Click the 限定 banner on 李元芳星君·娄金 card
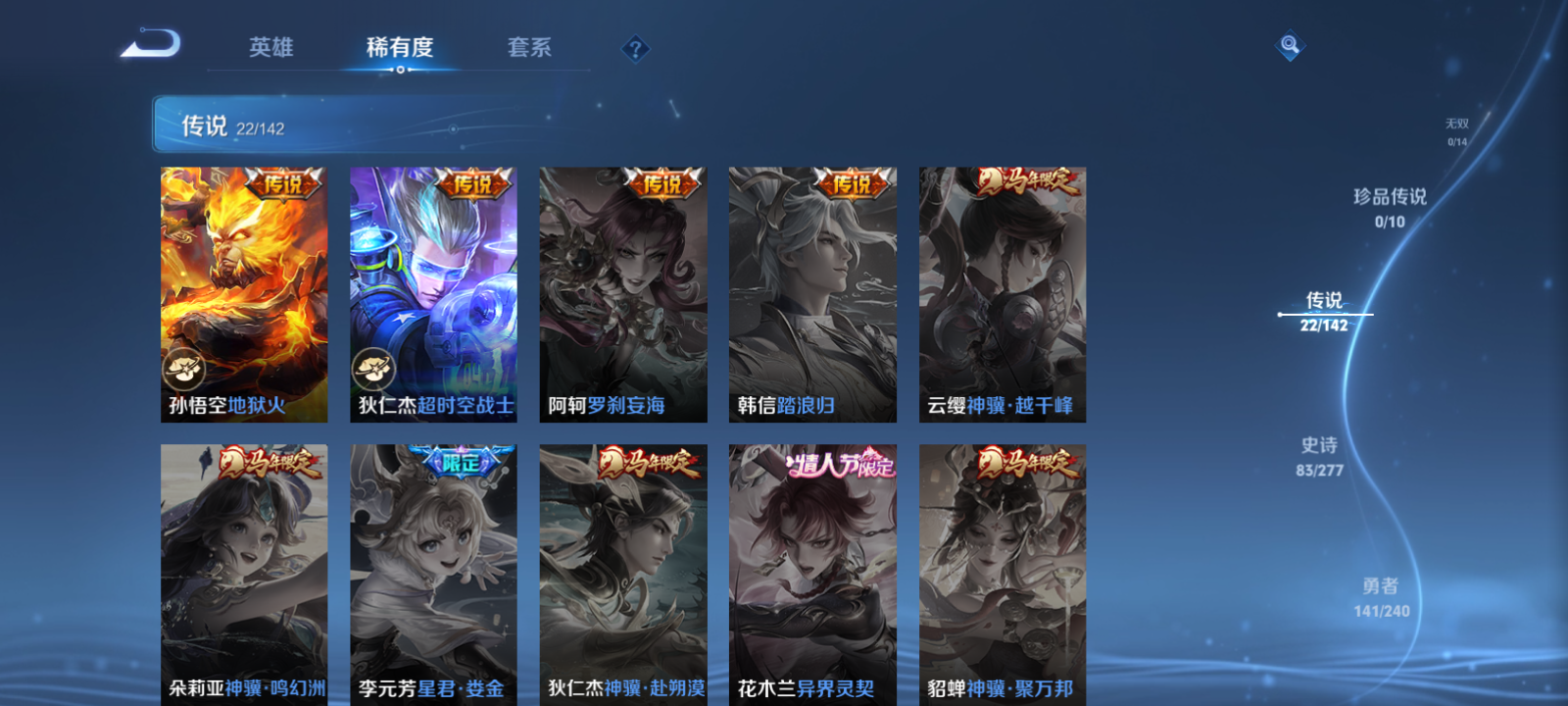1568x706 pixels. click(461, 463)
